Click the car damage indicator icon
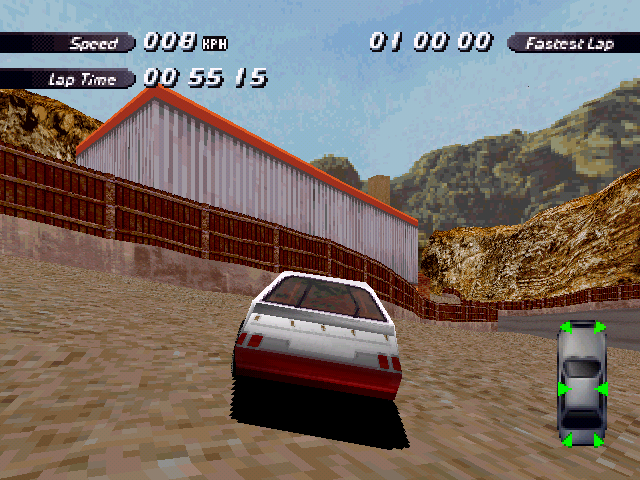The image size is (640, 480). 582,384
